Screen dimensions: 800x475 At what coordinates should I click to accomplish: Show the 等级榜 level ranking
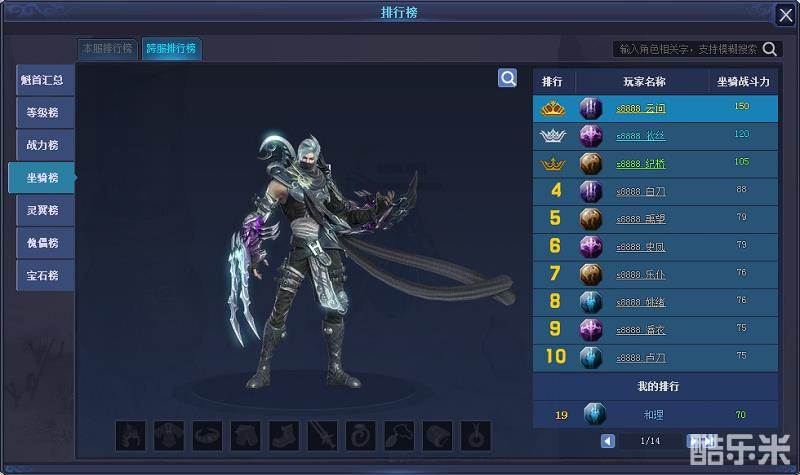[42, 113]
